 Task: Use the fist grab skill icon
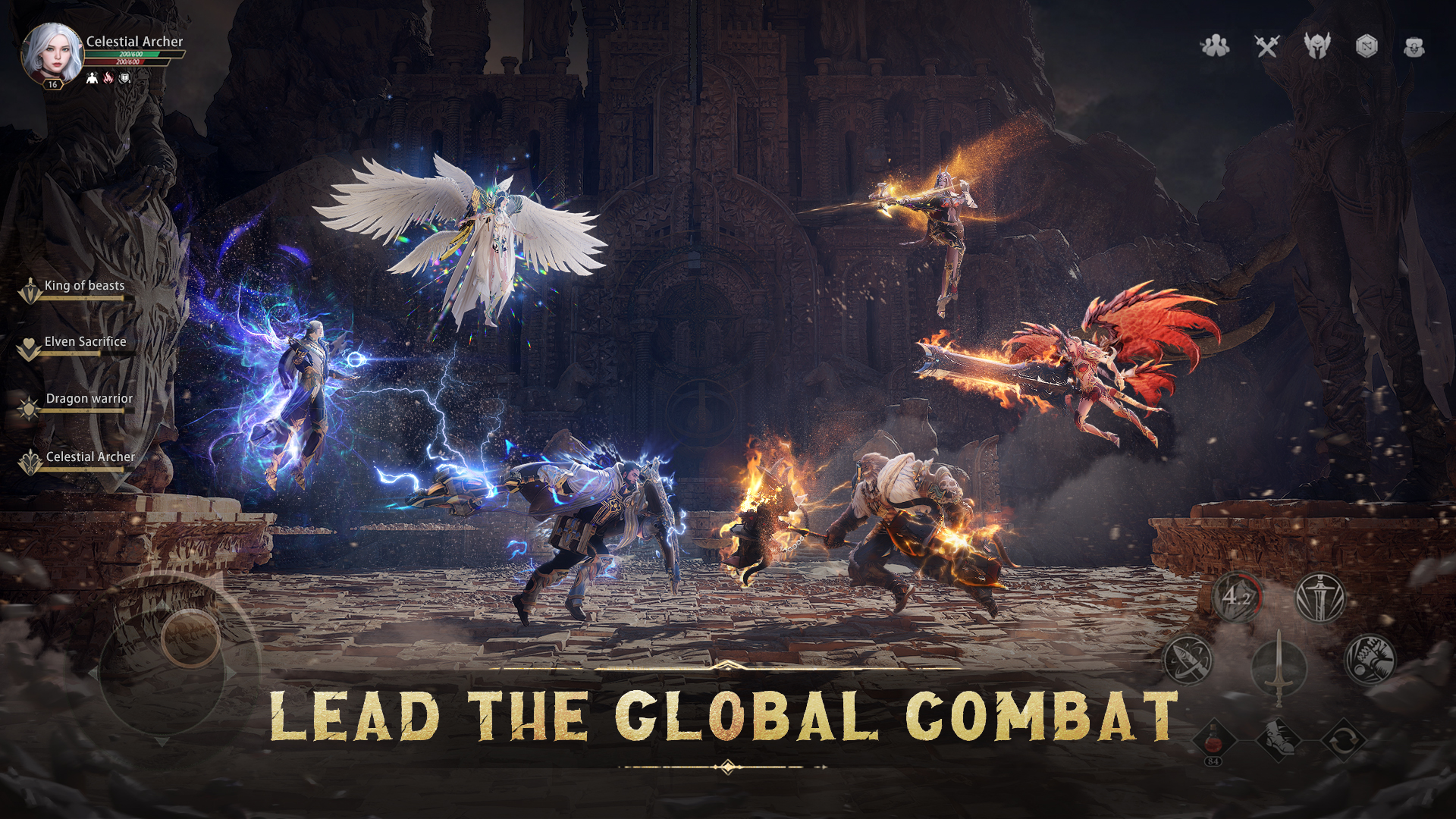(1367, 659)
